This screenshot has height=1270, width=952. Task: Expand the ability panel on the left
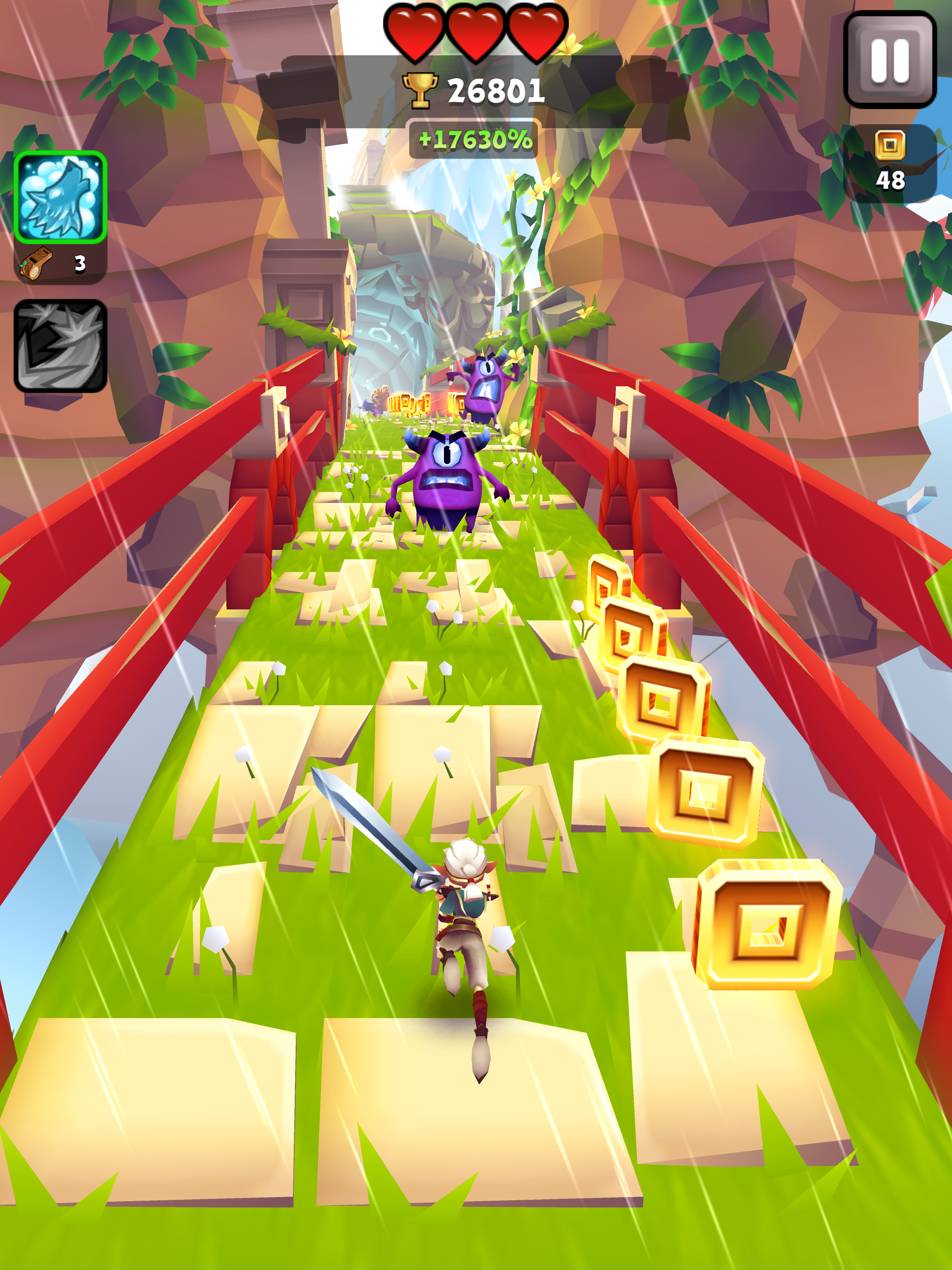(60, 230)
